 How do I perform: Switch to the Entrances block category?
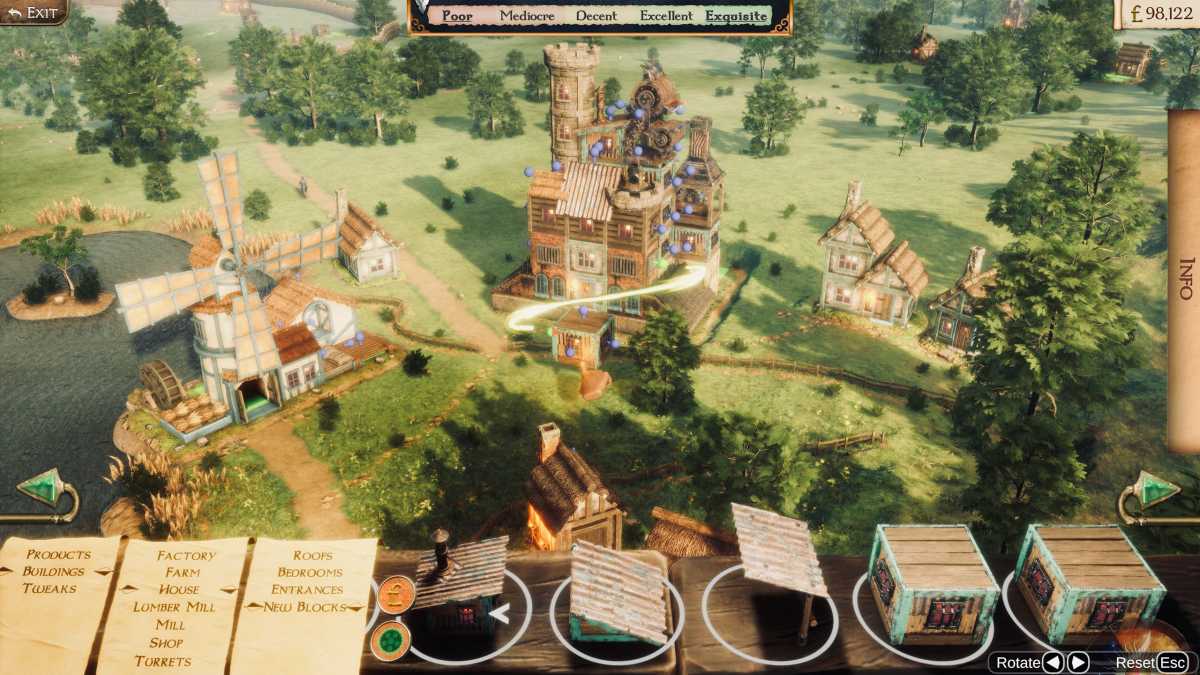pyautogui.click(x=307, y=590)
